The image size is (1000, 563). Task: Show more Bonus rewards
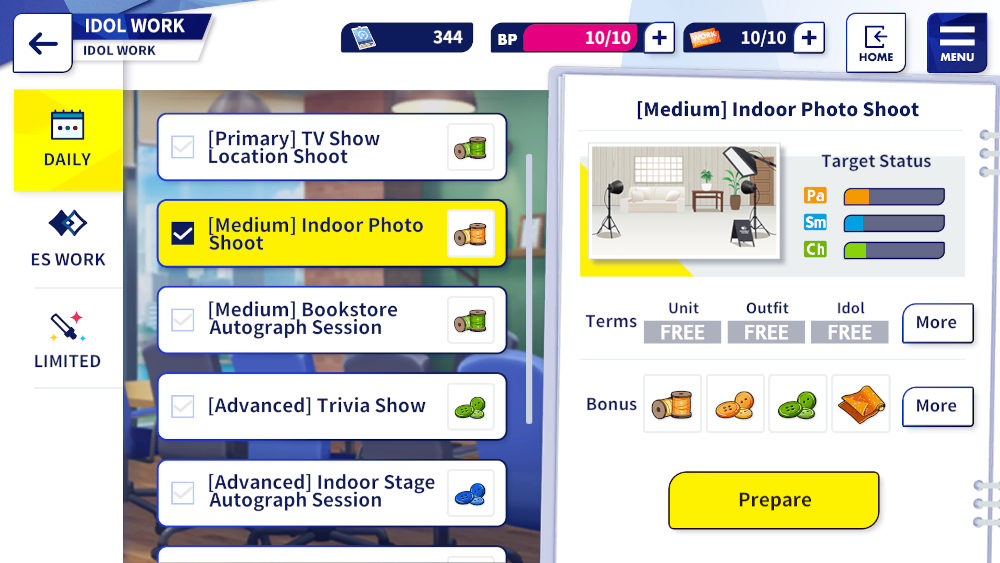[937, 406]
